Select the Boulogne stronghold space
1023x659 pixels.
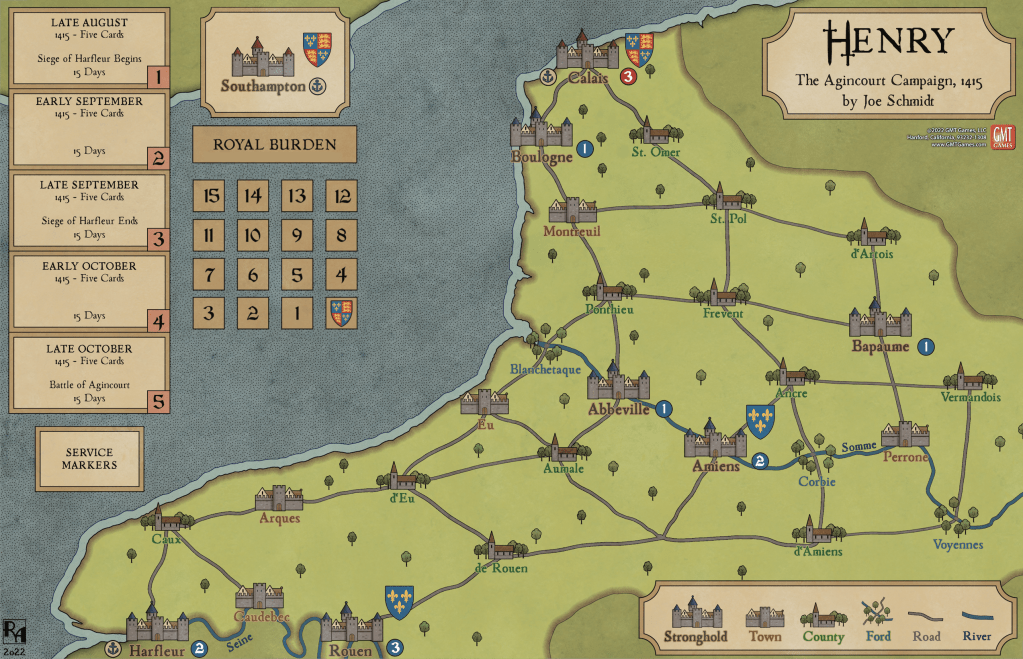tap(542, 134)
